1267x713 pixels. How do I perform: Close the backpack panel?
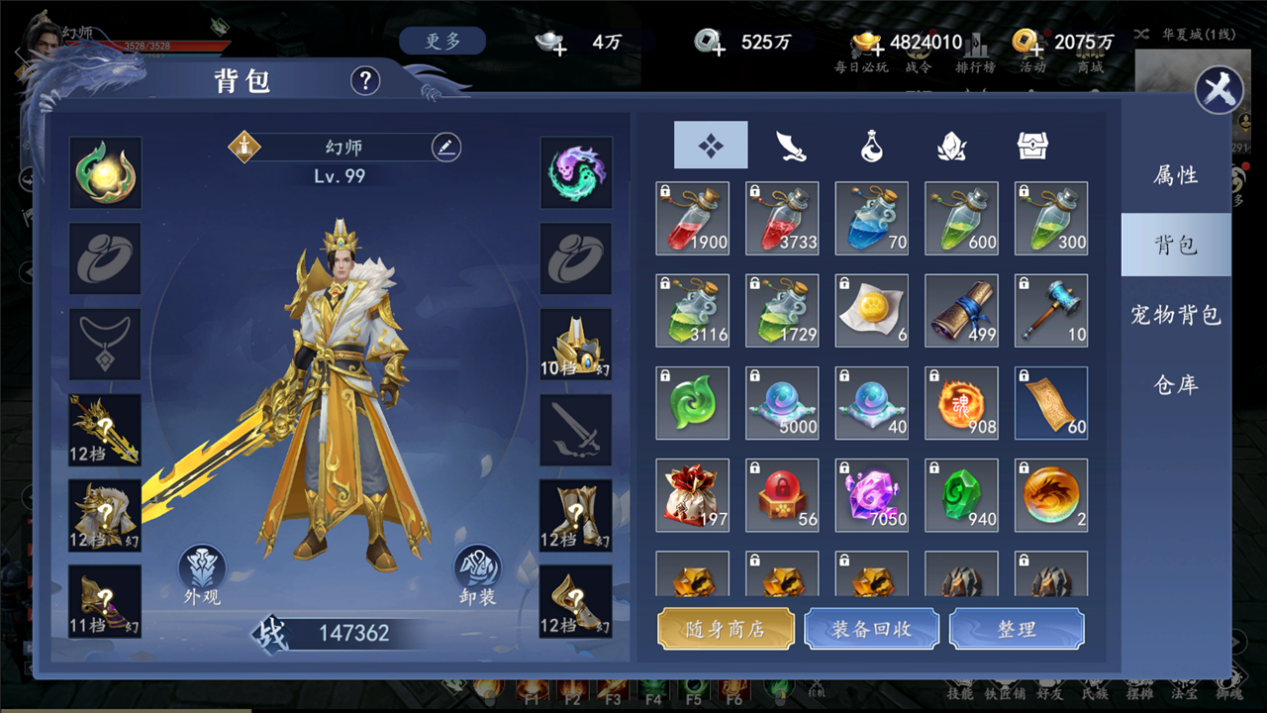1219,91
